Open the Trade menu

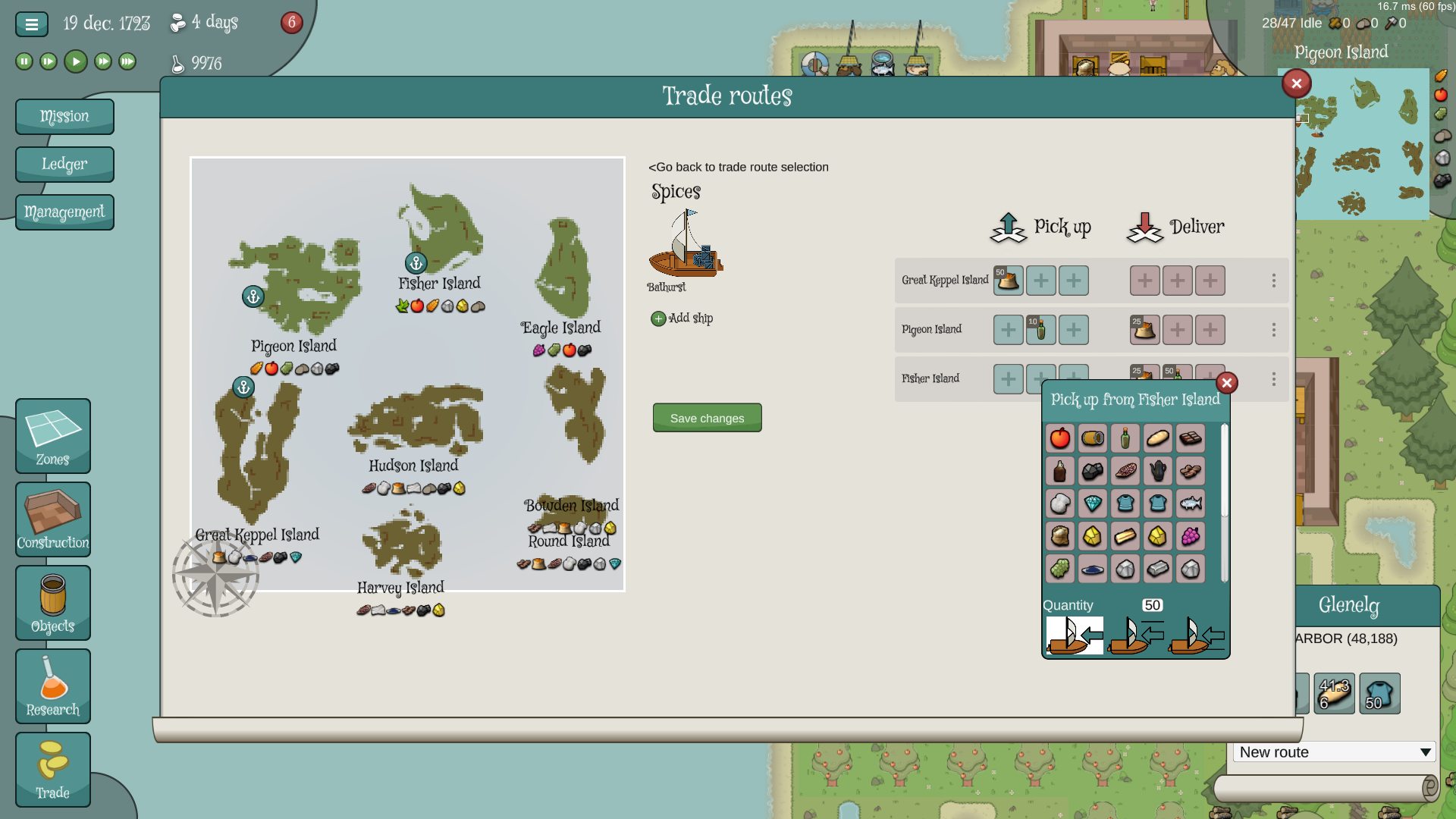point(53,770)
